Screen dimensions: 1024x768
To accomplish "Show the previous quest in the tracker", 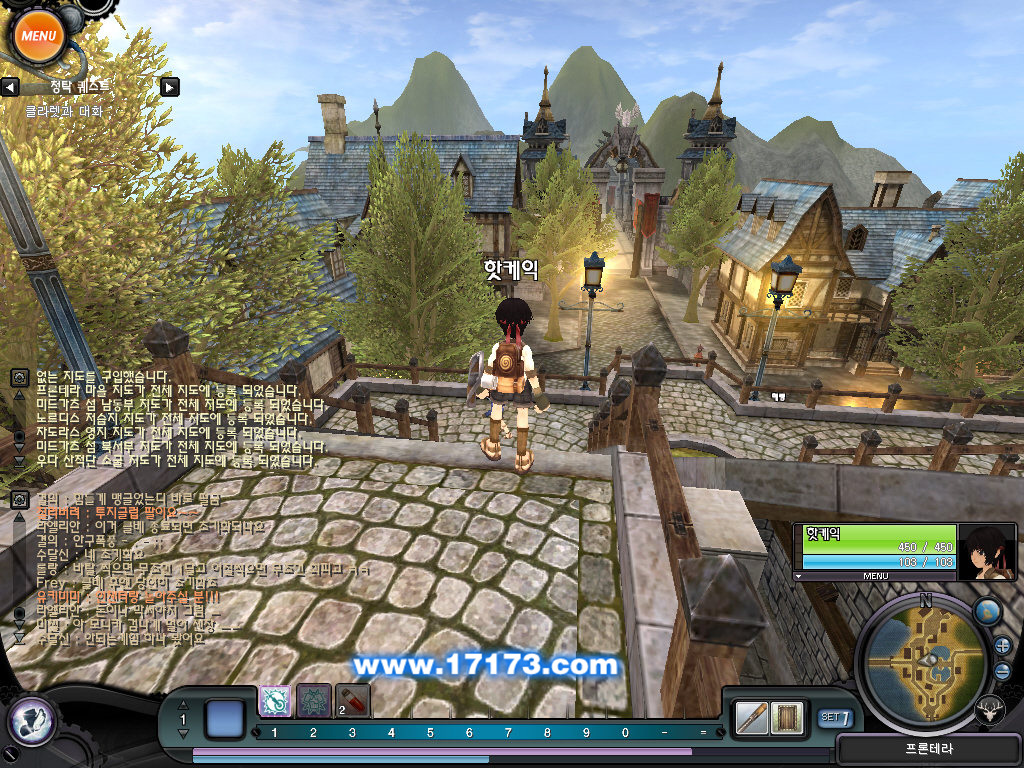I will pyautogui.click(x=10, y=87).
